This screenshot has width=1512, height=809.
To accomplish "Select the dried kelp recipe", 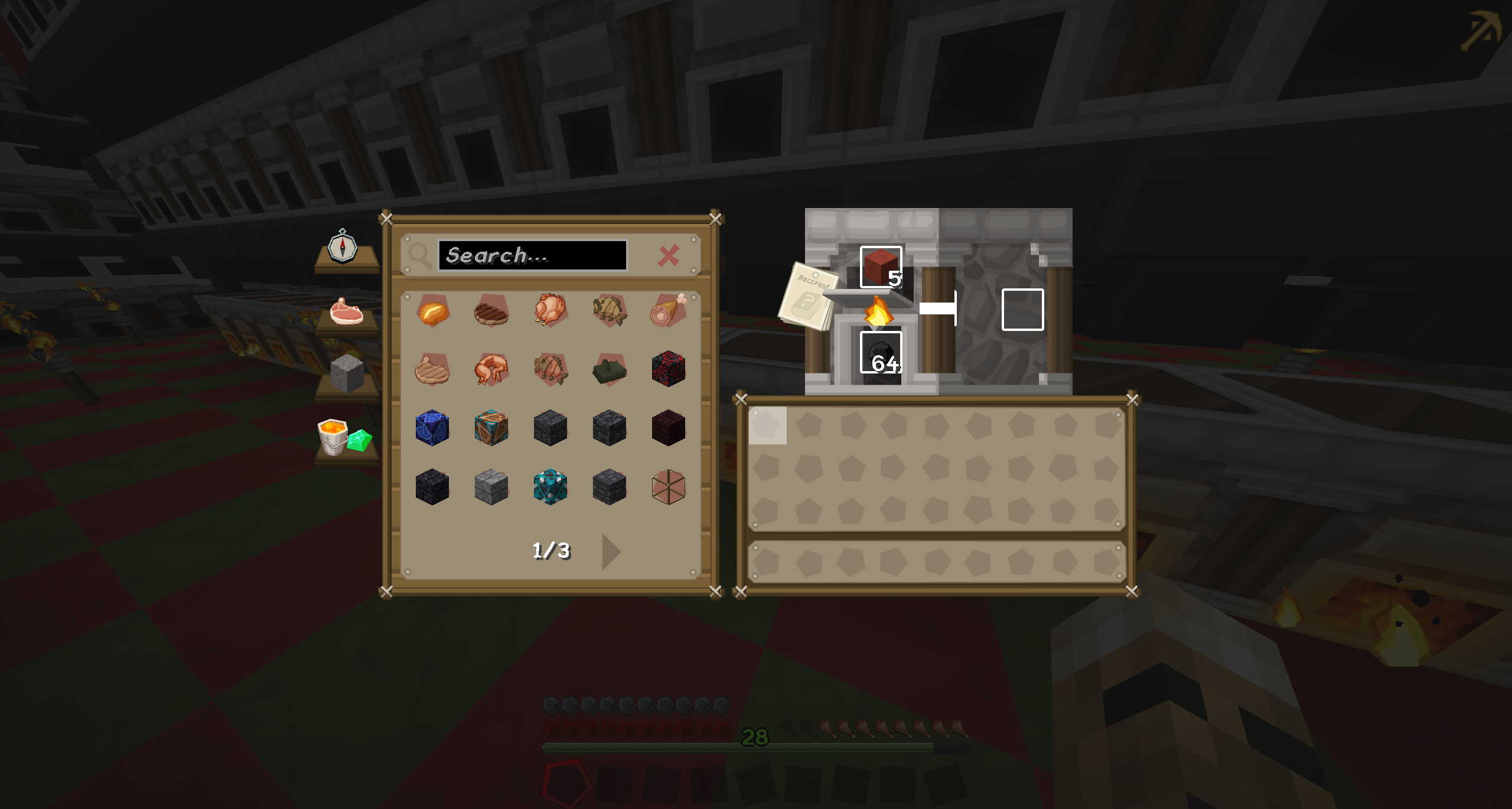I will click(x=609, y=371).
